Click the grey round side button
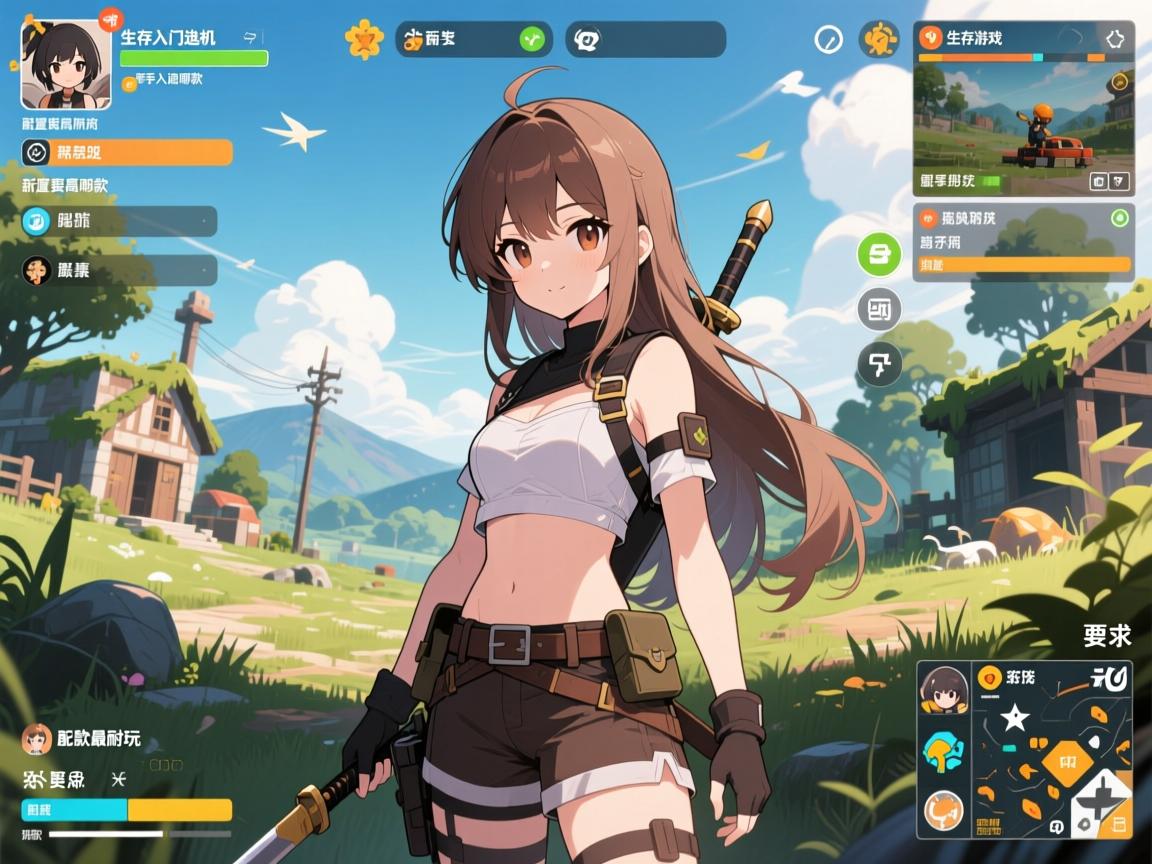Image resolution: width=1152 pixels, height=864 pixels. coord(879,310)
